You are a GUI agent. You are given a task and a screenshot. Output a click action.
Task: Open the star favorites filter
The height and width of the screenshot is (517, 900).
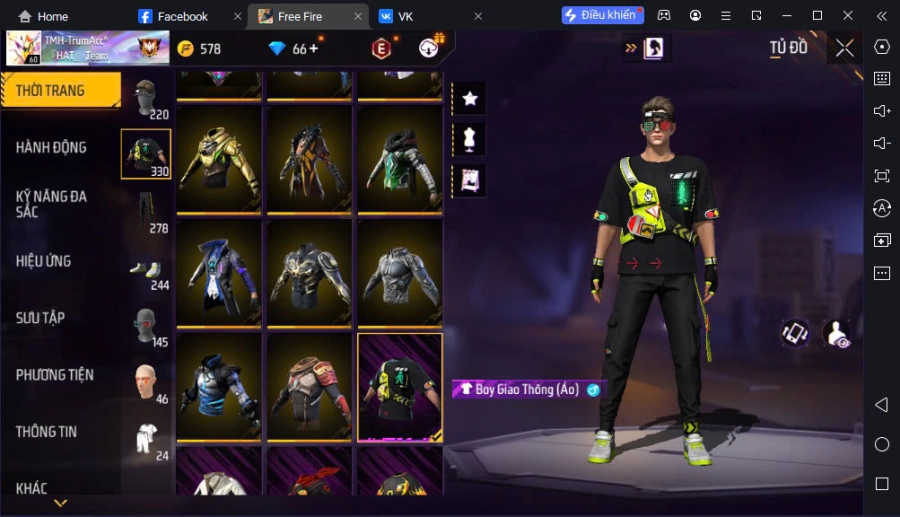pyautogui.click(x=469, y=98)
